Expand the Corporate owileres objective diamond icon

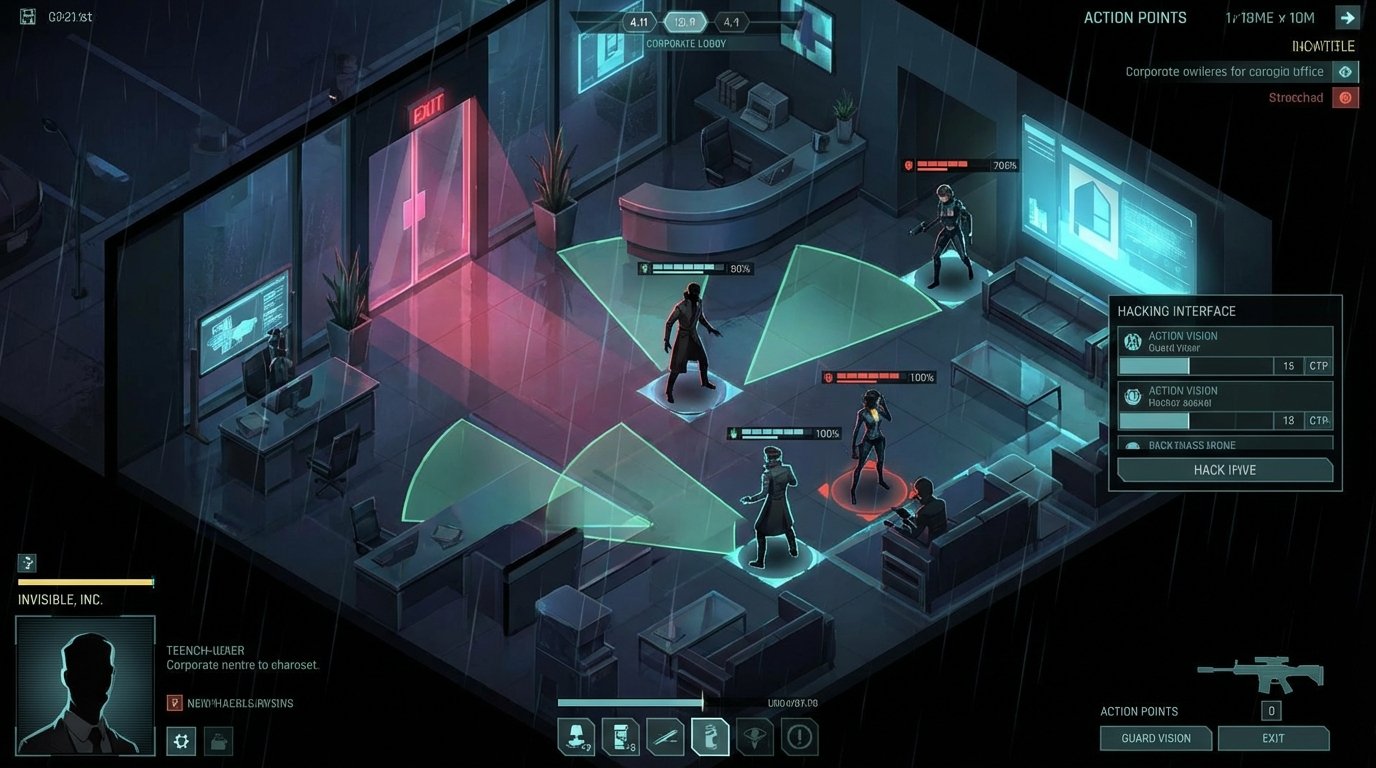(1345, 71)
